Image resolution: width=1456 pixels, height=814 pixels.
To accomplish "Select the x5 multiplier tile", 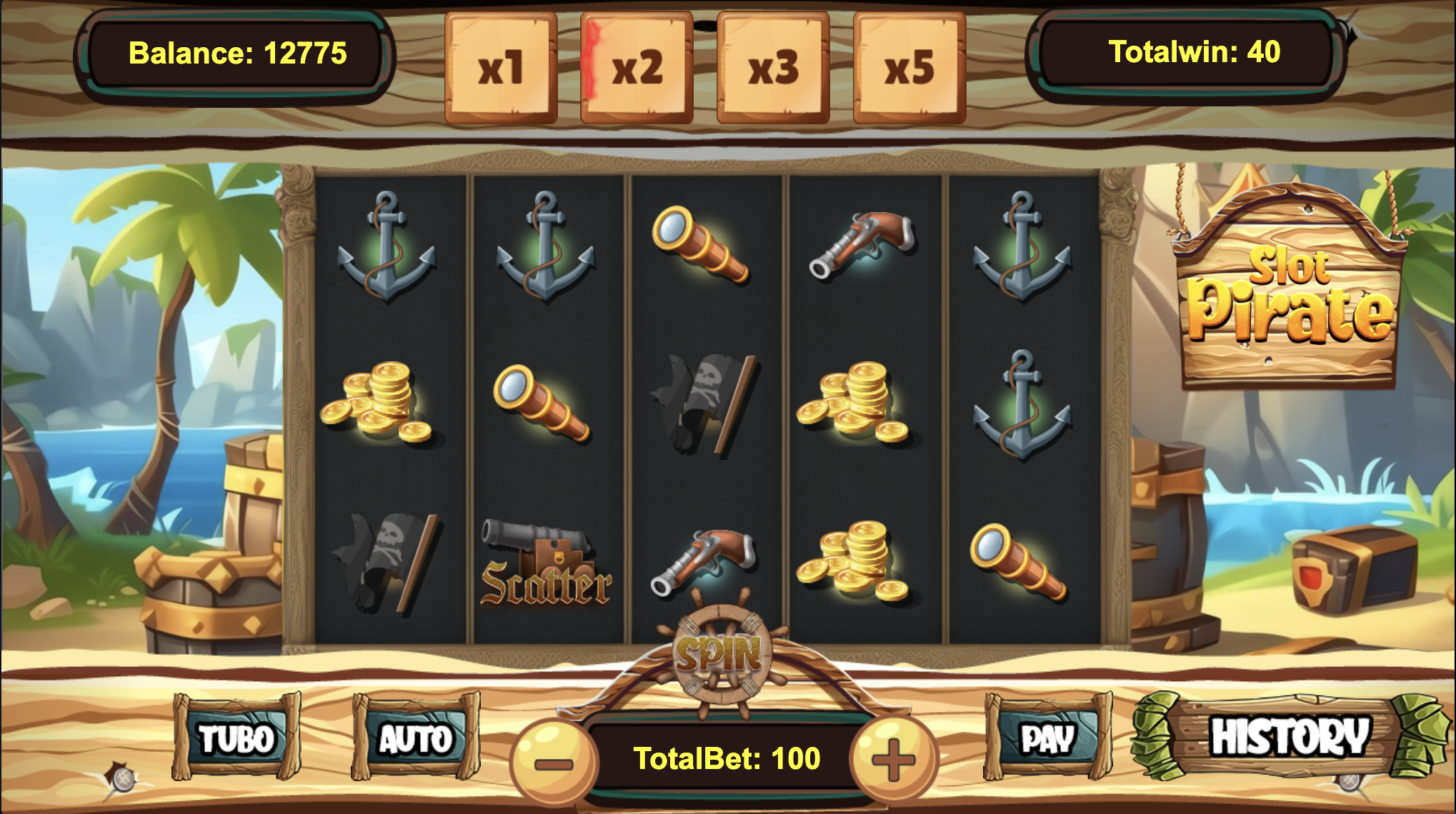I will point(909,68).
